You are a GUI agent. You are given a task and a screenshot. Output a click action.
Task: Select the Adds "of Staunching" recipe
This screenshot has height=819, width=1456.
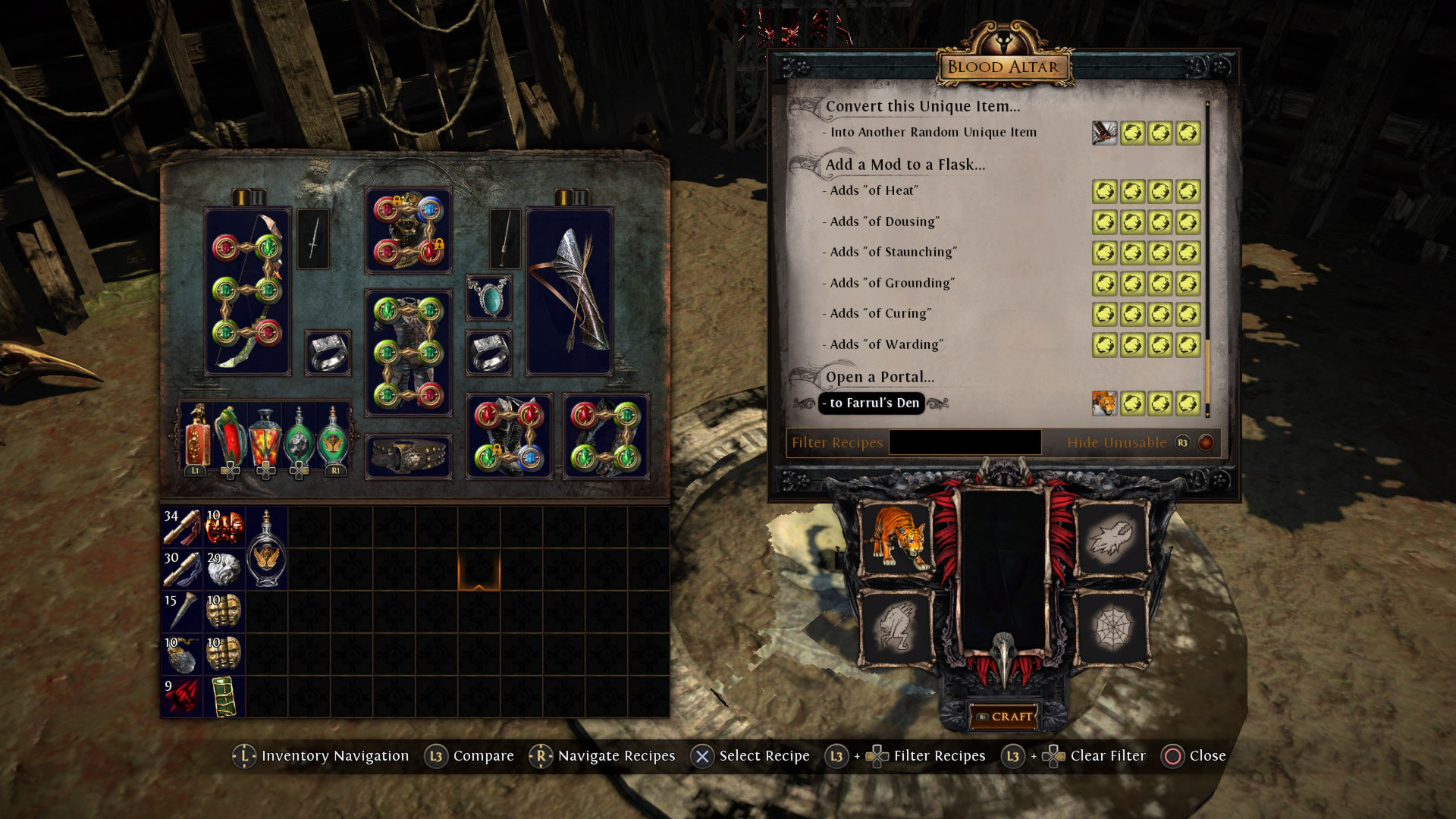[x=893, y=253]
